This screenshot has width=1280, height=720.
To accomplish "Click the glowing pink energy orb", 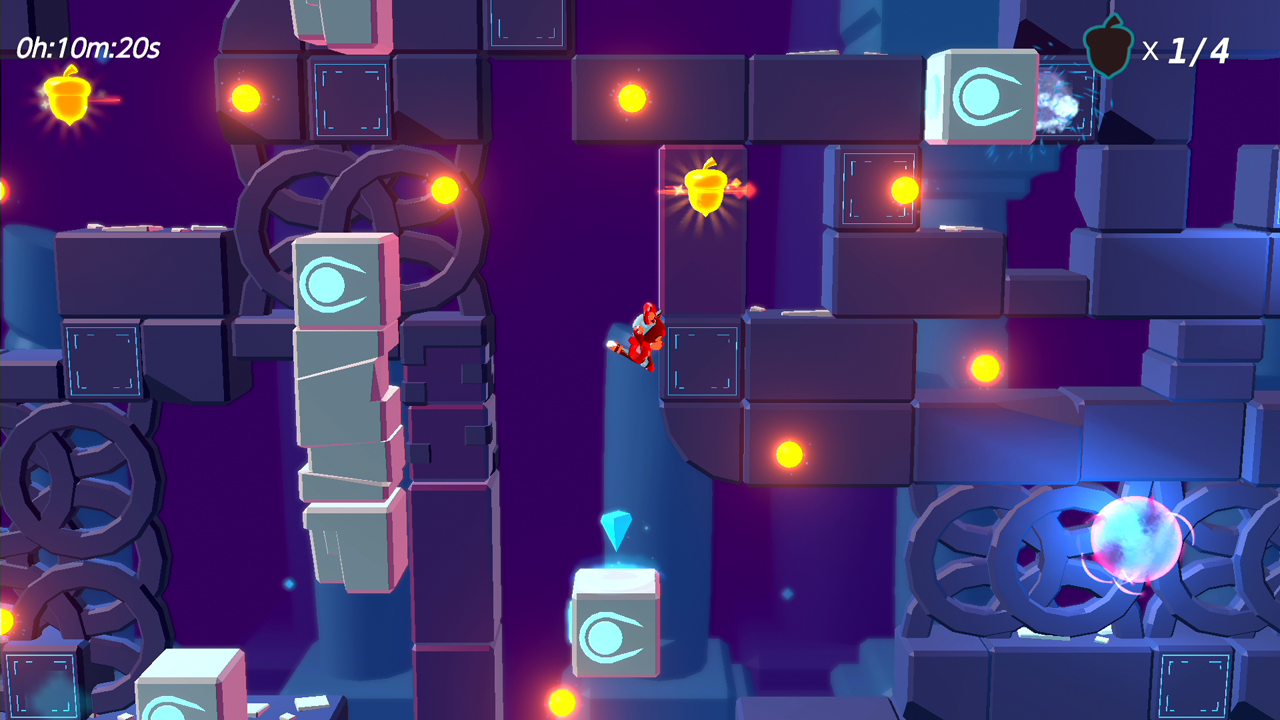I will click(x=1135, y=540).
